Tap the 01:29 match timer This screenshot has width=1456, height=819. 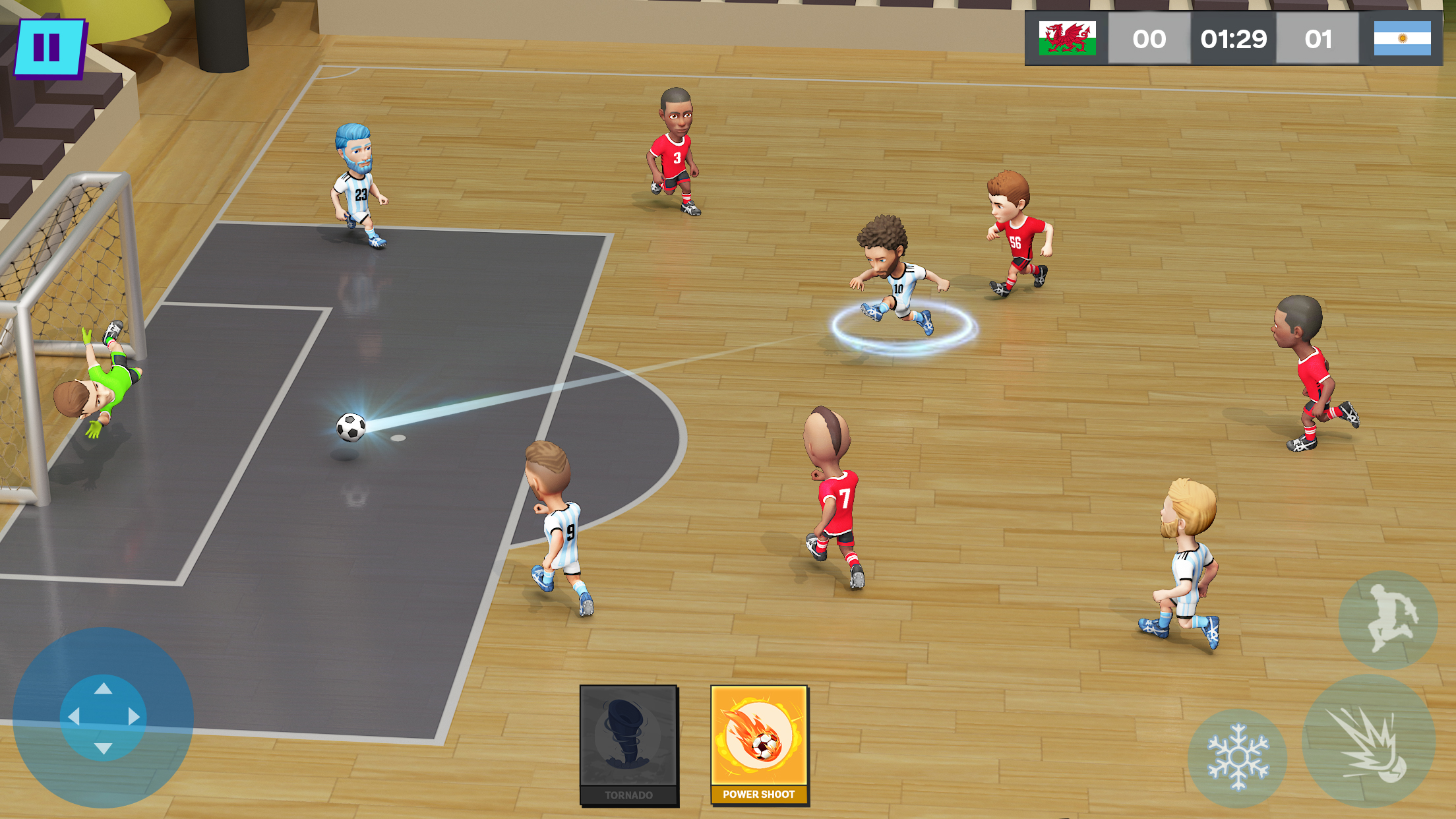click(x=1232, y=40)
